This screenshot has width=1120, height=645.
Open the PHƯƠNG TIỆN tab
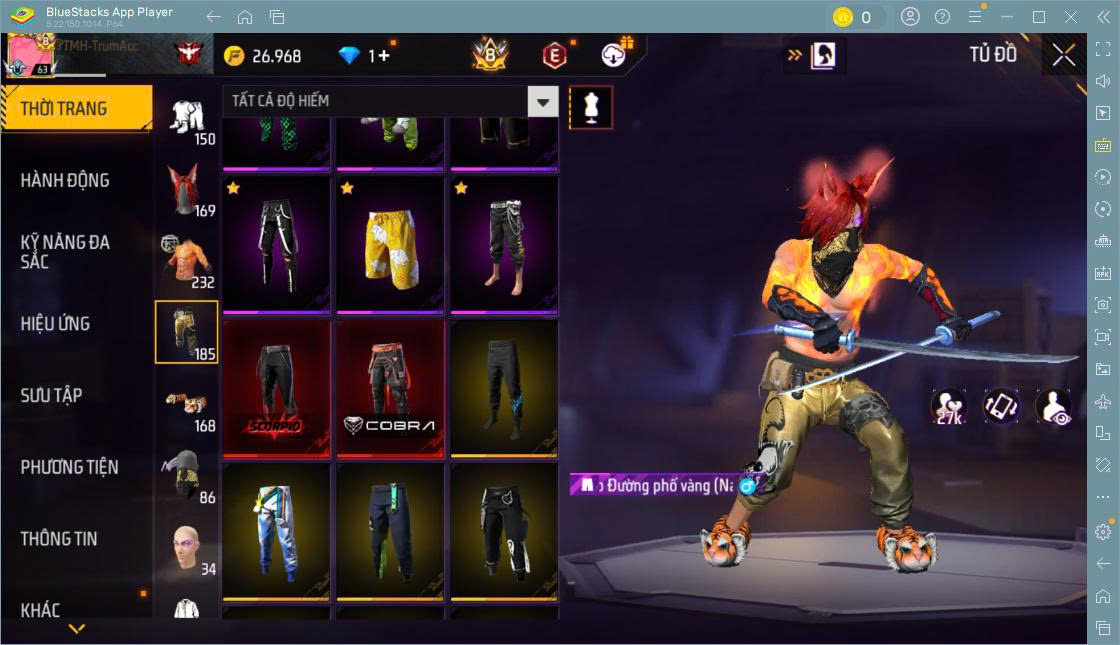[69, 467]
